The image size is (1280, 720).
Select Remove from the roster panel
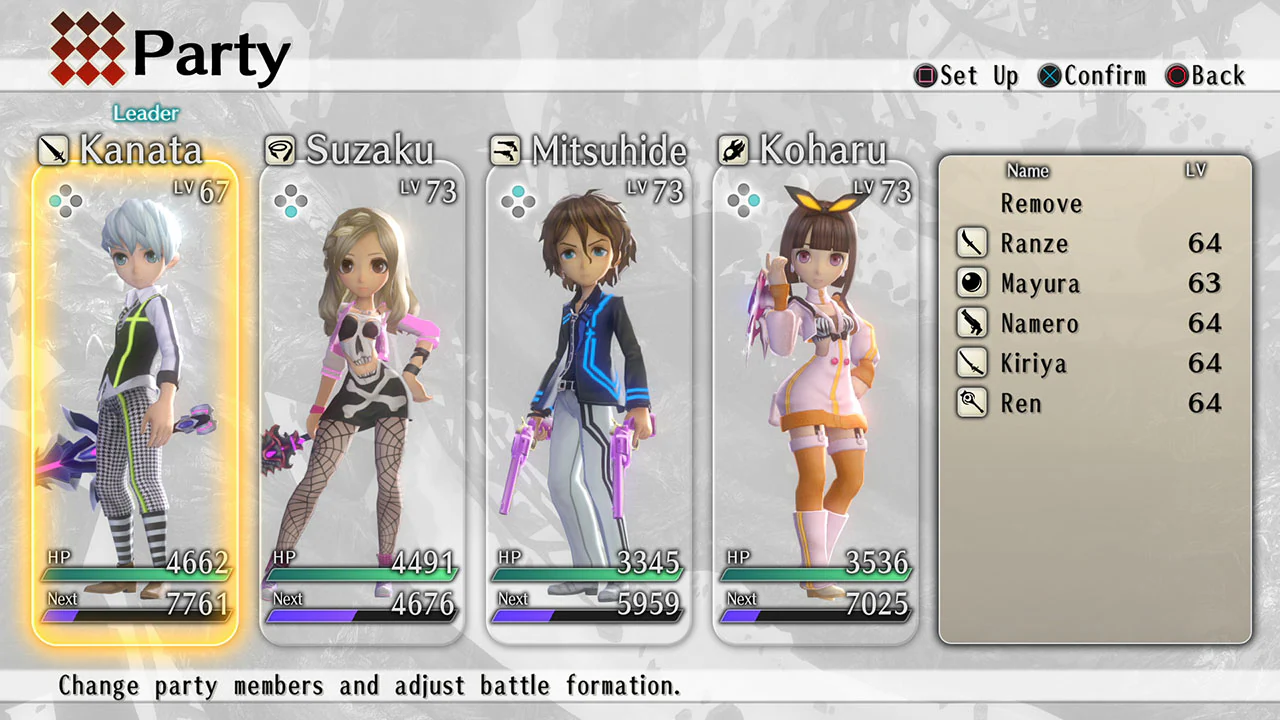(1041, 204)
